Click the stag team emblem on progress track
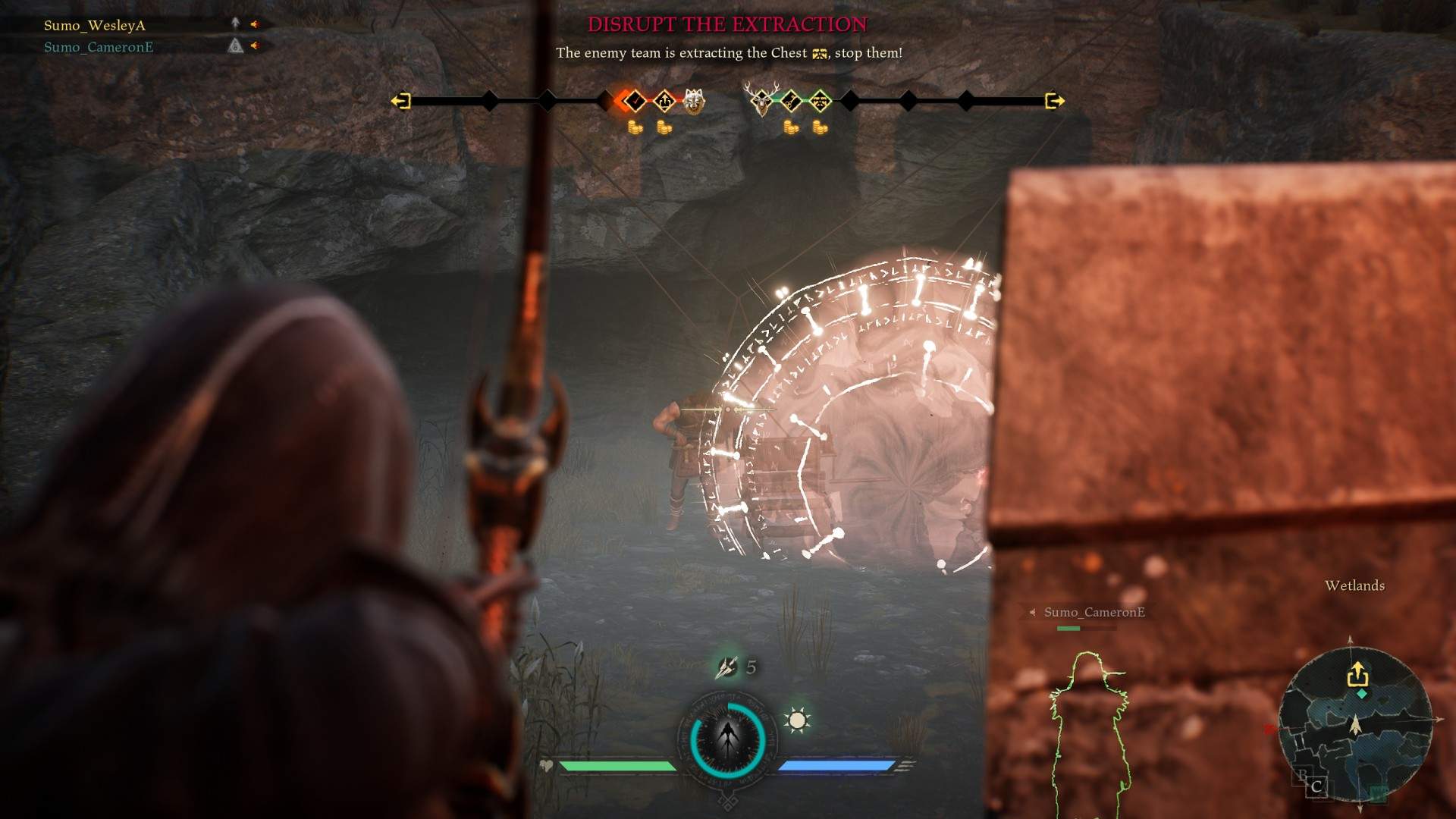 click(761, 100)
